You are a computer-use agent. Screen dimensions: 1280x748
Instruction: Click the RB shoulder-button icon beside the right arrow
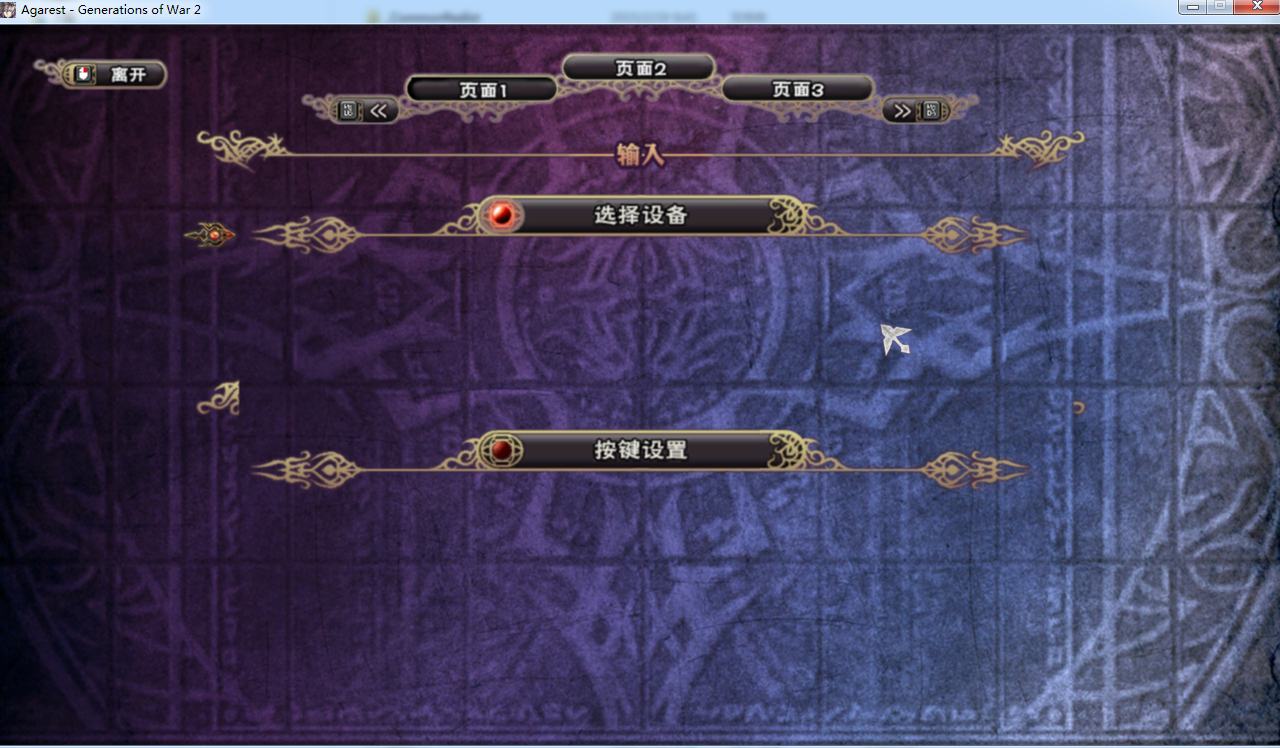934,110
